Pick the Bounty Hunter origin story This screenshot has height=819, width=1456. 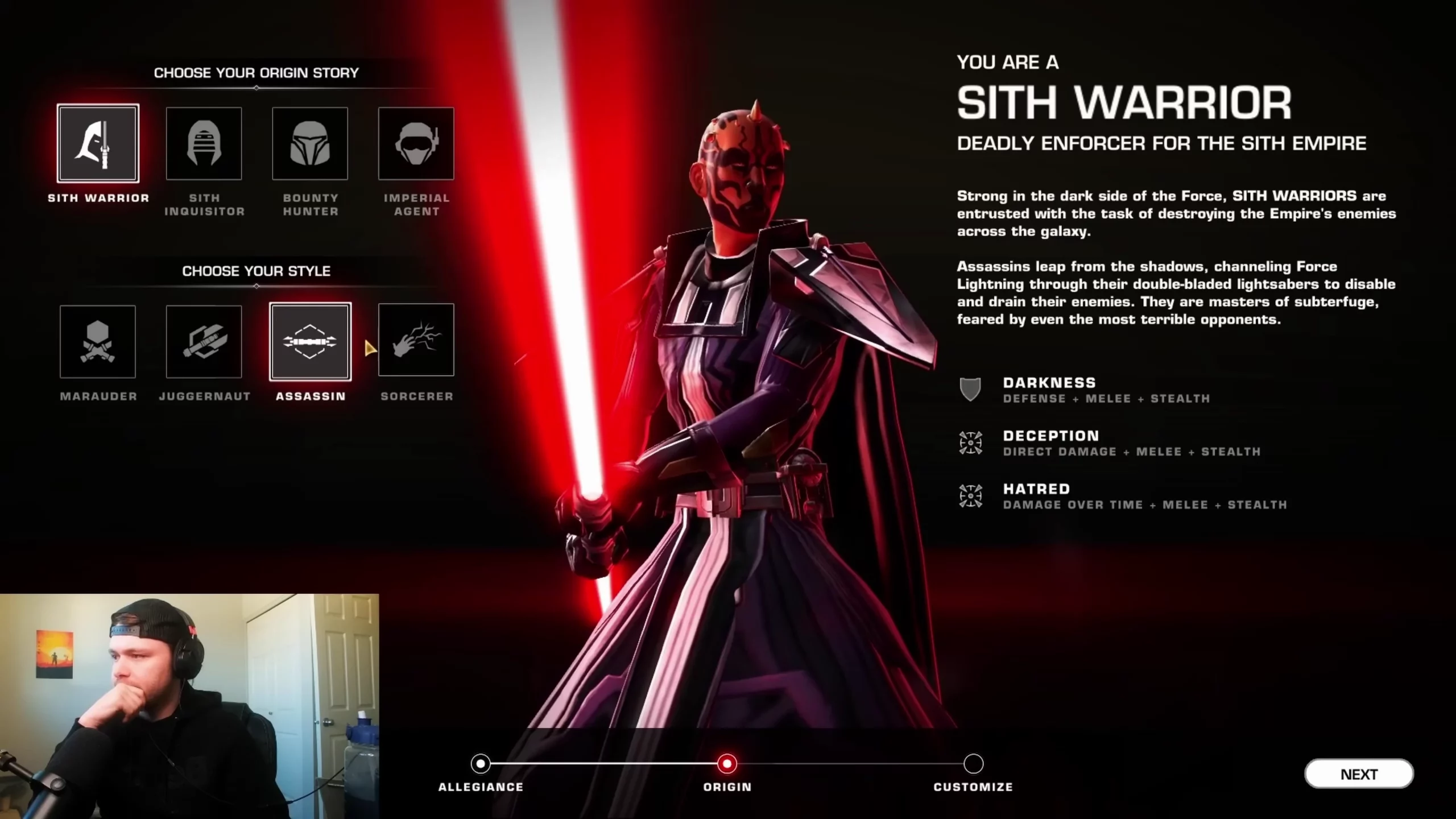pos(310,143)
